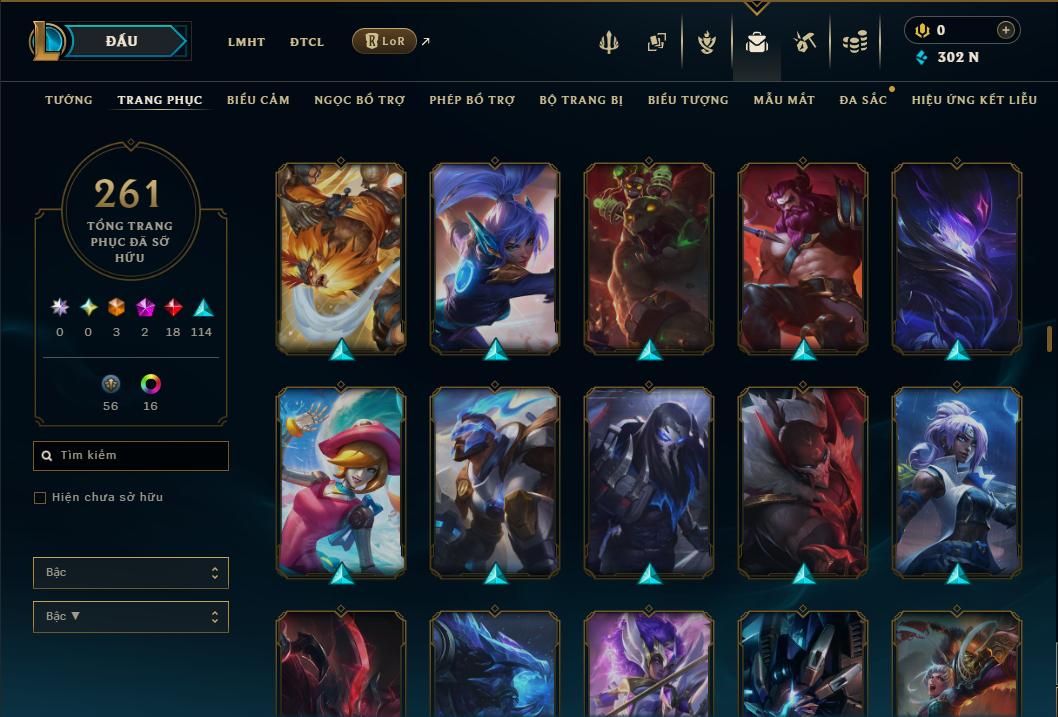Select the ĐA SẮC chromas tab
Image resolution: width=1058 pixels, height=717 pixels.
click(863, 100)
